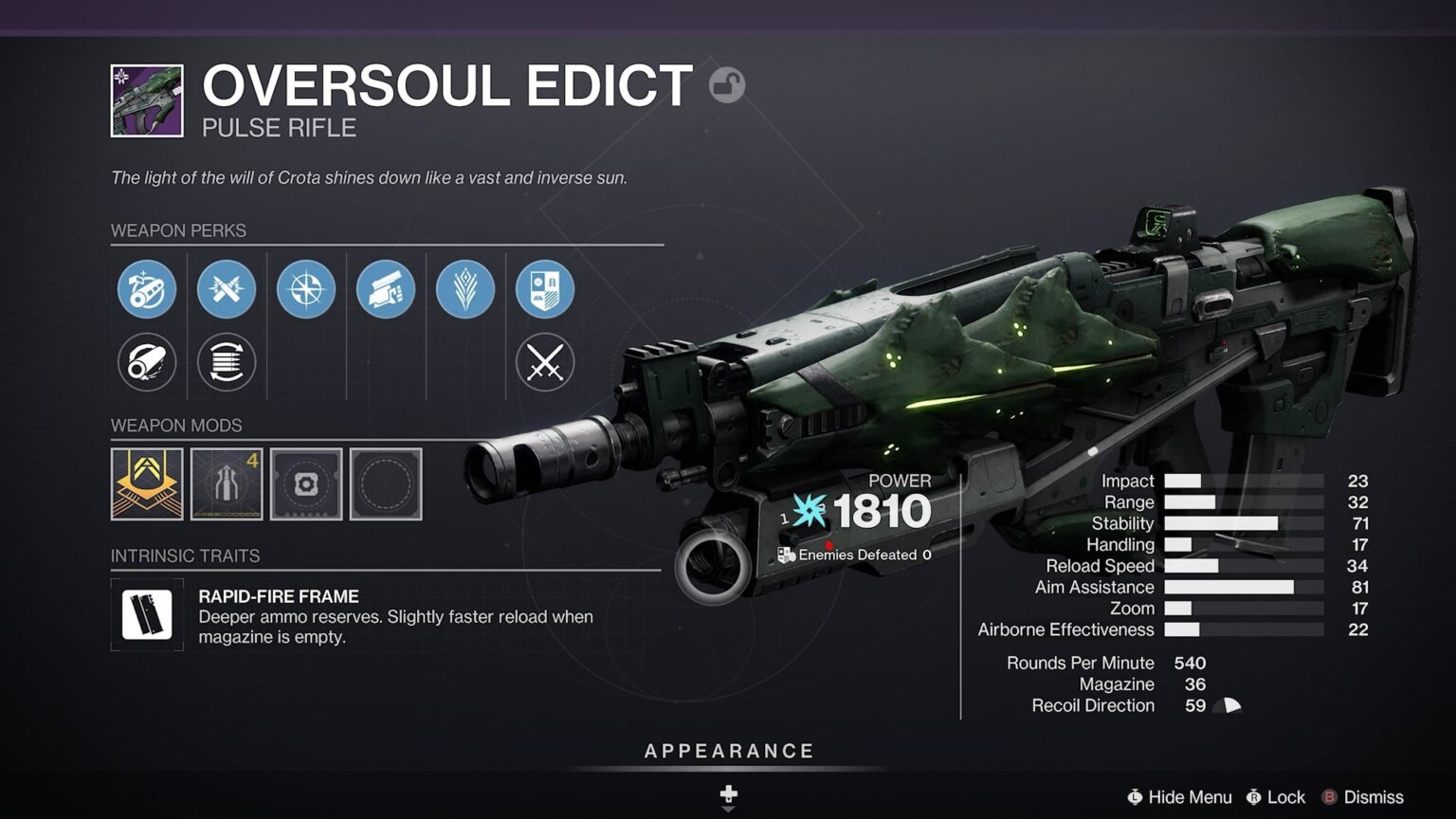Click the flared branch-shaped trait perk icon

tap(464, 290)
